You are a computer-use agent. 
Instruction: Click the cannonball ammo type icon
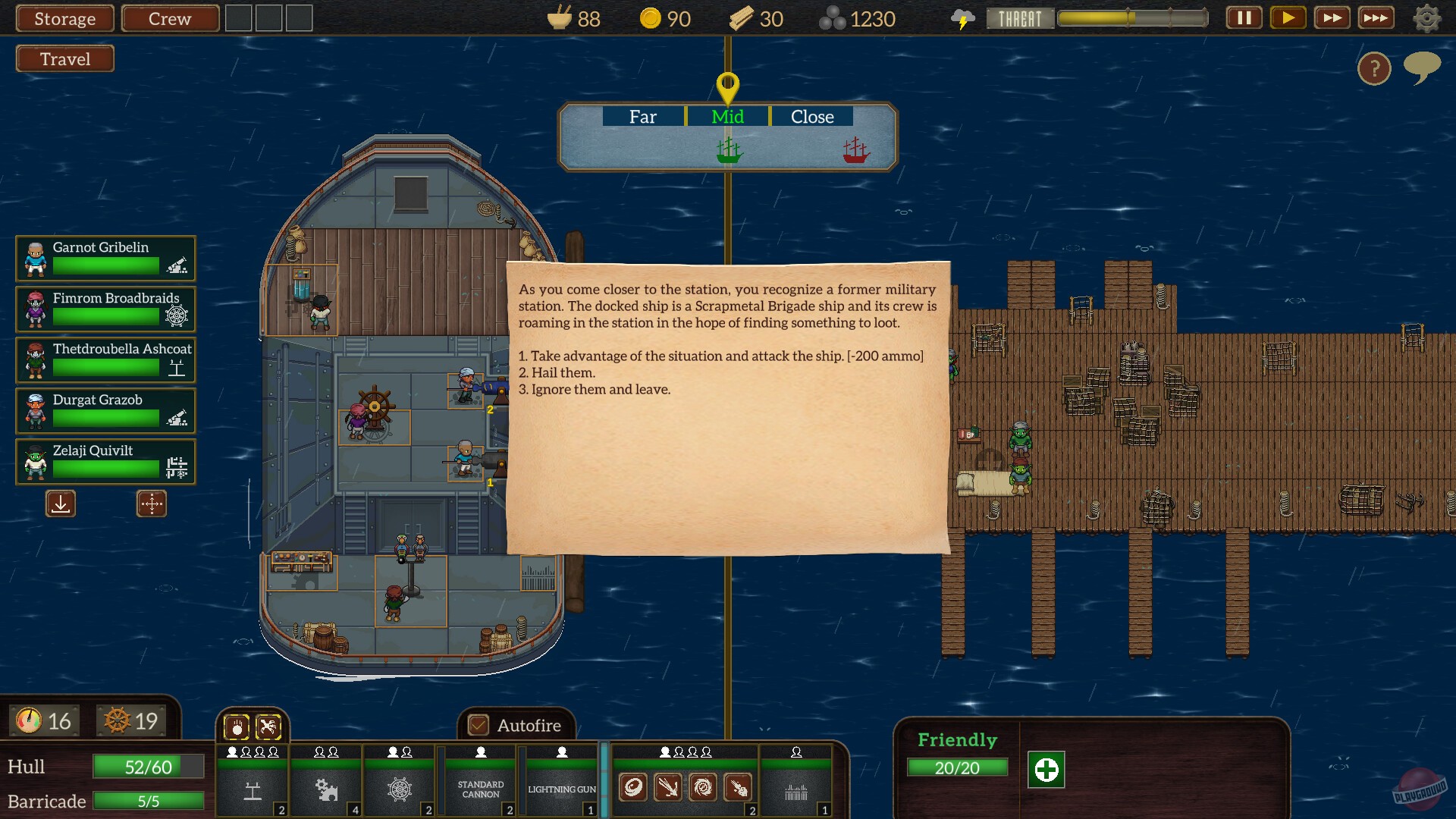pyautogui.click(x=635, y=788)
